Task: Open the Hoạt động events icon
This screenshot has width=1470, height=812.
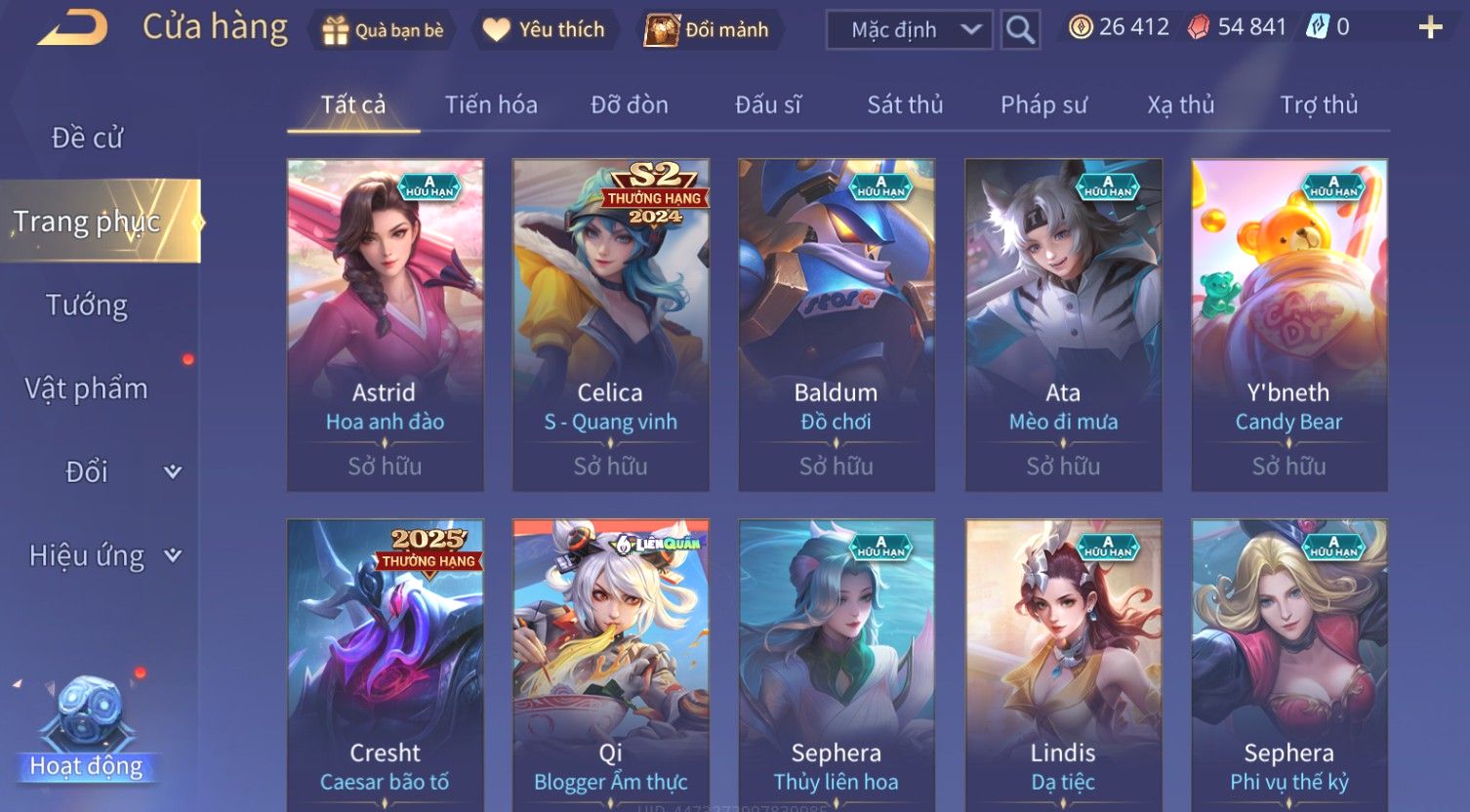Action: coord(87,727)
